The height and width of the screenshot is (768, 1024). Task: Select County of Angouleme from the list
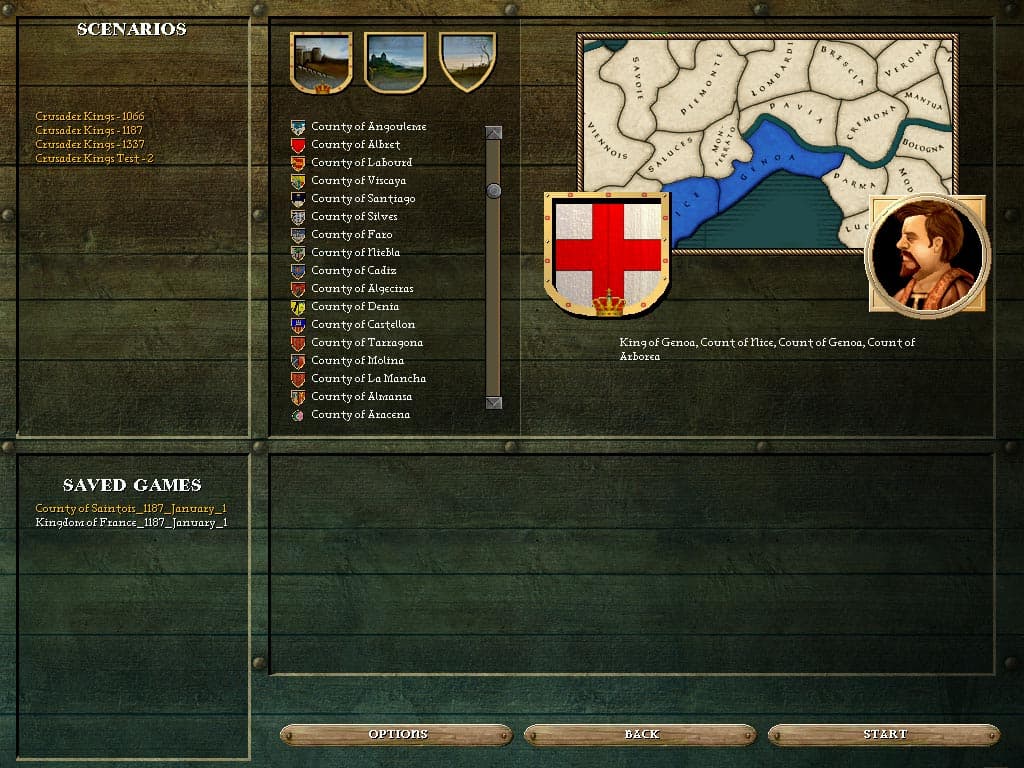coord(368,127)
